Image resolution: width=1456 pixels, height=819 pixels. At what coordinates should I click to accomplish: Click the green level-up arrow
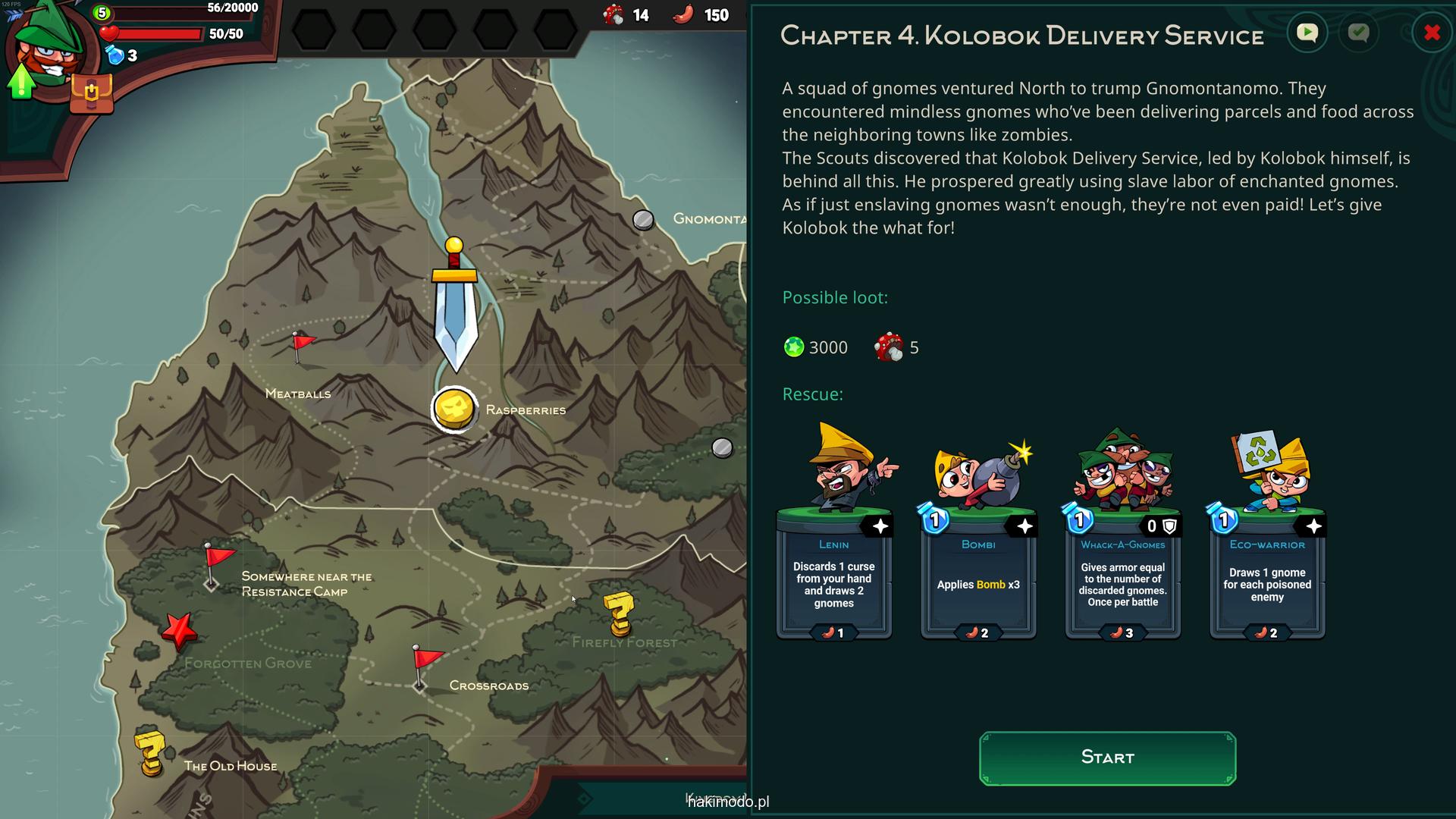21,80
